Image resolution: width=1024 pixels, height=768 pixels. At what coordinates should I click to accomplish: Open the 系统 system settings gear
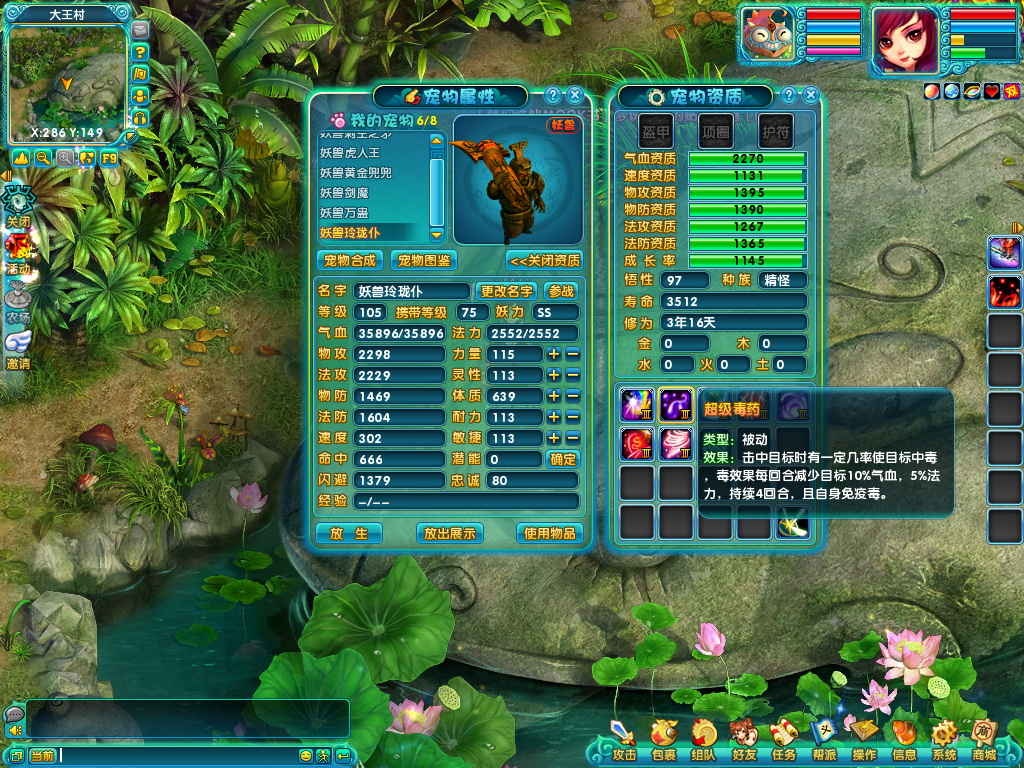[943, 740]
